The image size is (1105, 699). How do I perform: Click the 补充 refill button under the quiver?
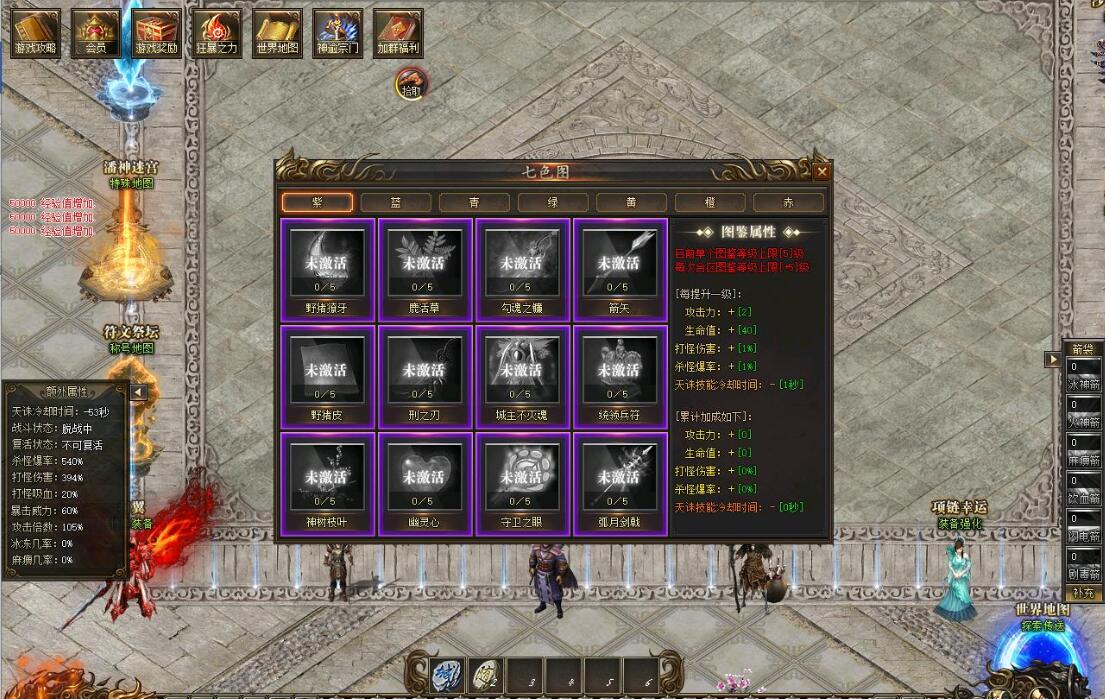[x=1083, y=593]
